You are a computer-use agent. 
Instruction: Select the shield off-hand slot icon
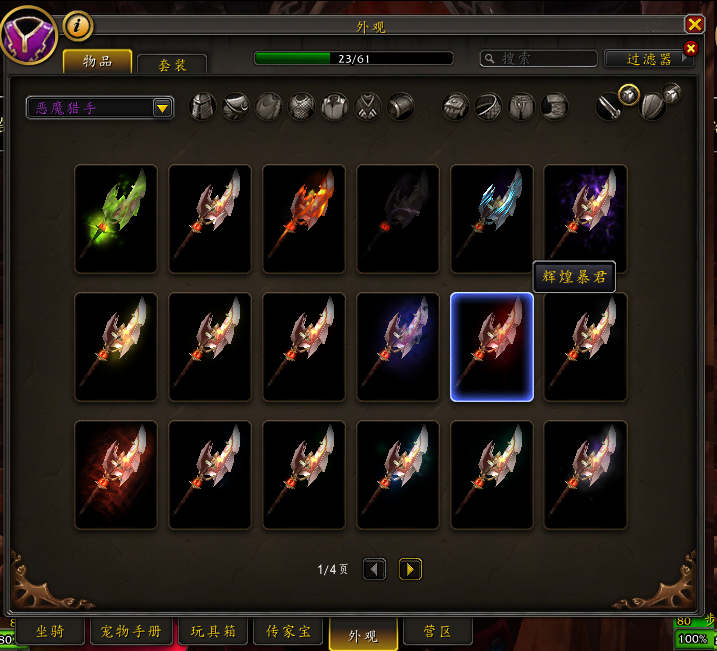pyautogui.click(x=653, y=107)
